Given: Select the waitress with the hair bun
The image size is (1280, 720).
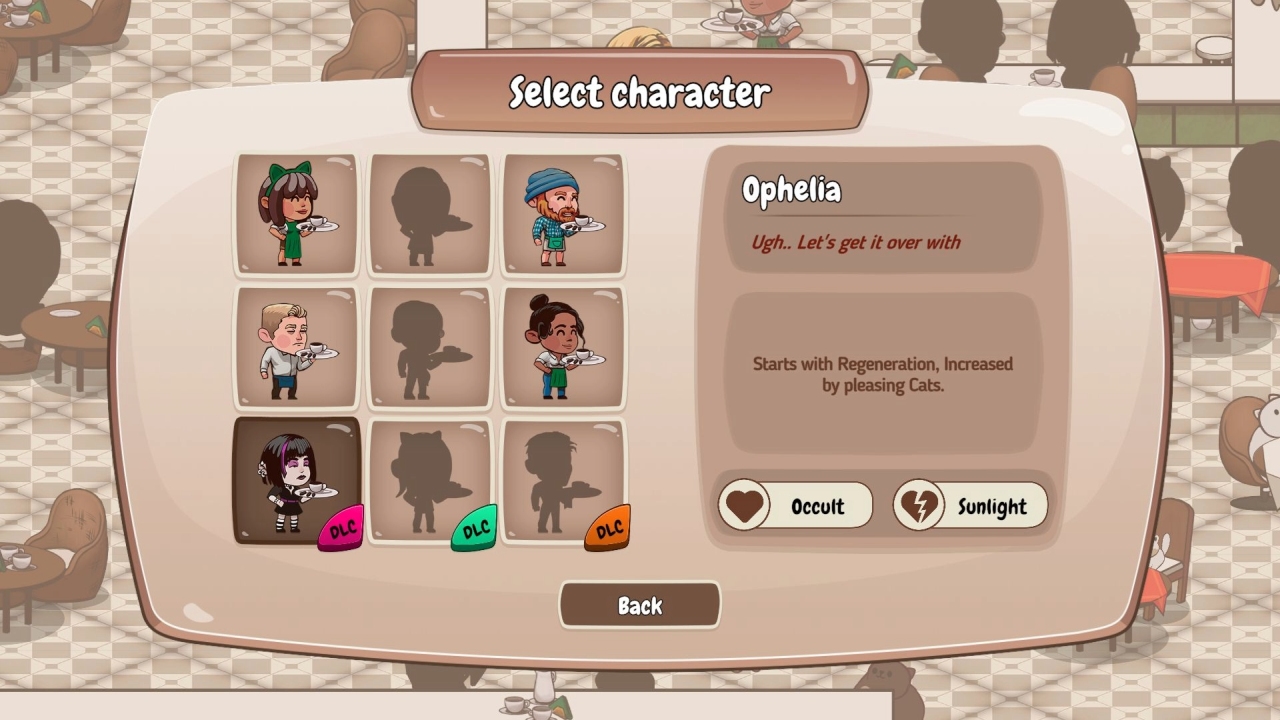Looking at the screenshot, I should pos(563,347).
